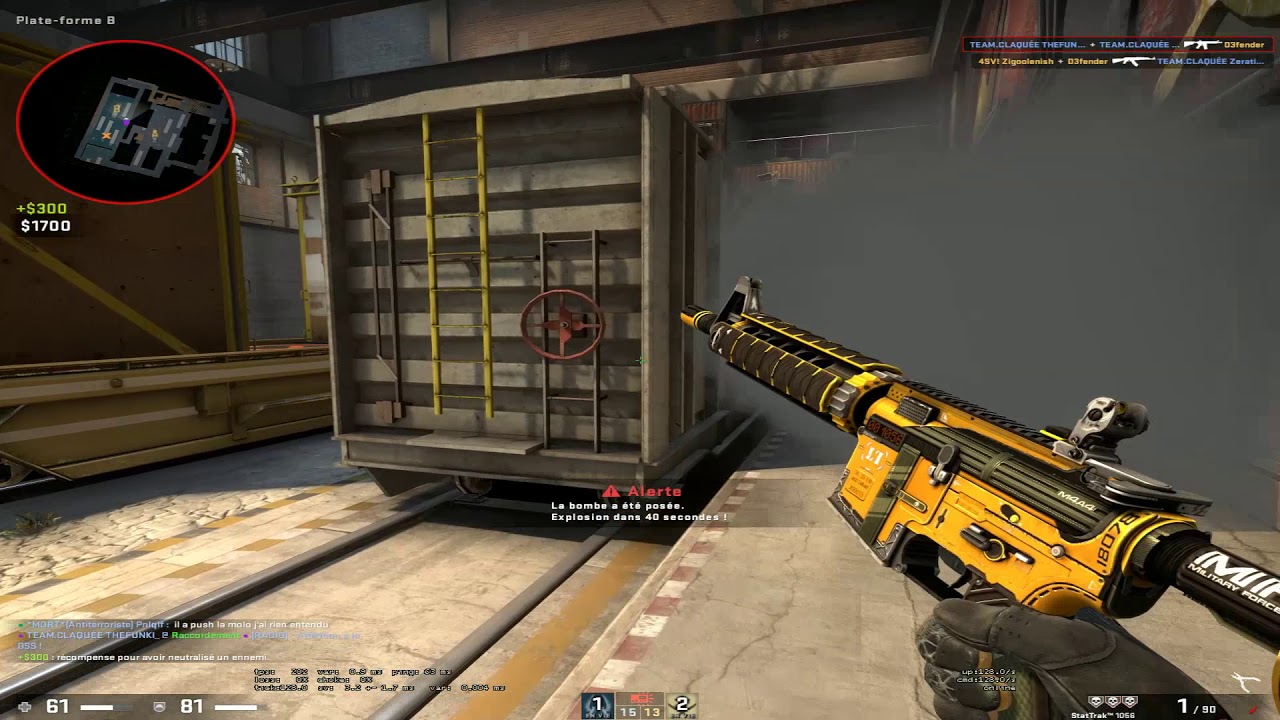The height and width of the screenshot is (720, 1280).
Task: Select the red-outlined kill feed entry
Action: coord(1117,45)
